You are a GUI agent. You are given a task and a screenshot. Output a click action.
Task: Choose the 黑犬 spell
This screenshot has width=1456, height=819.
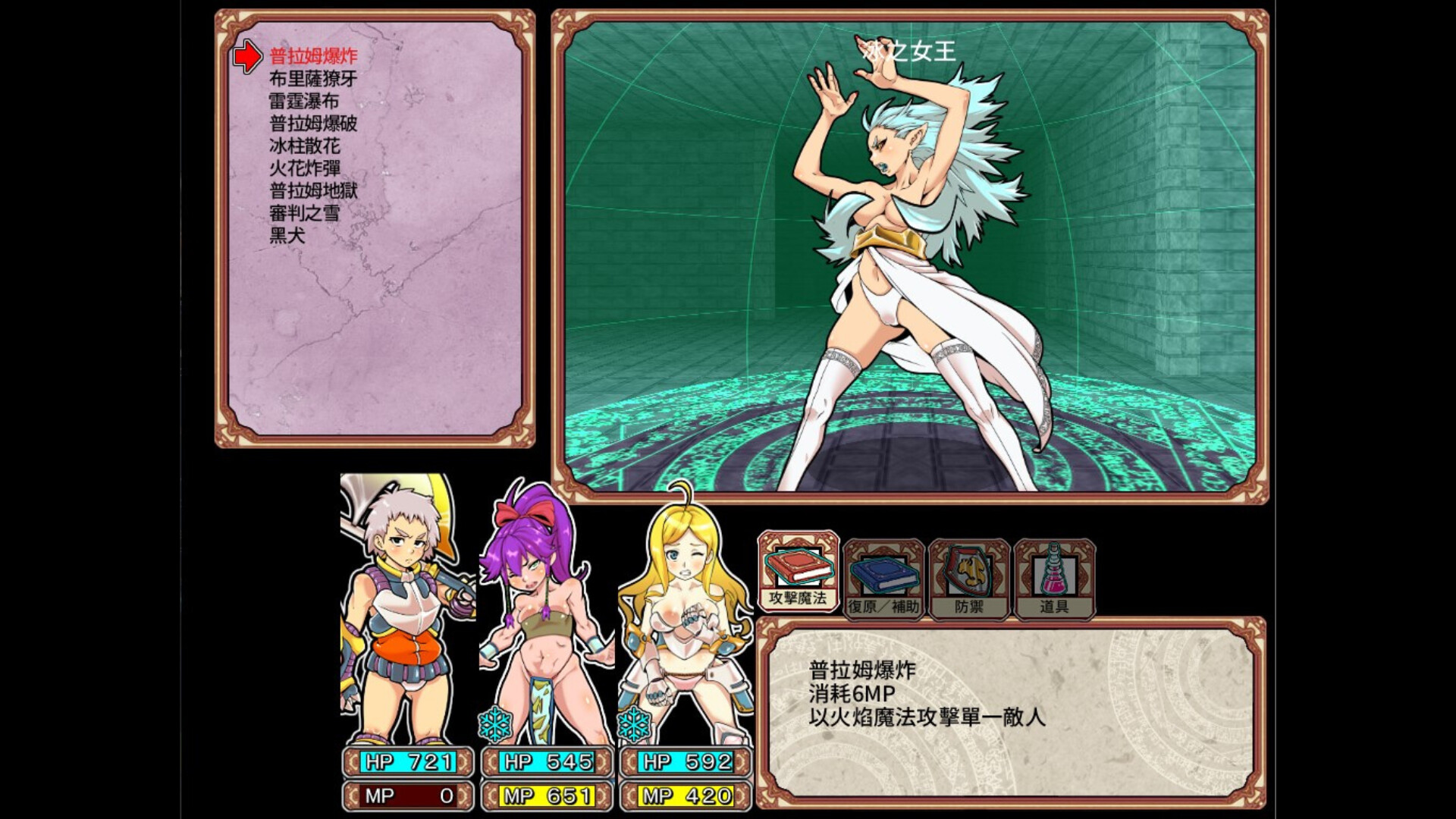(x=287, y=235)
